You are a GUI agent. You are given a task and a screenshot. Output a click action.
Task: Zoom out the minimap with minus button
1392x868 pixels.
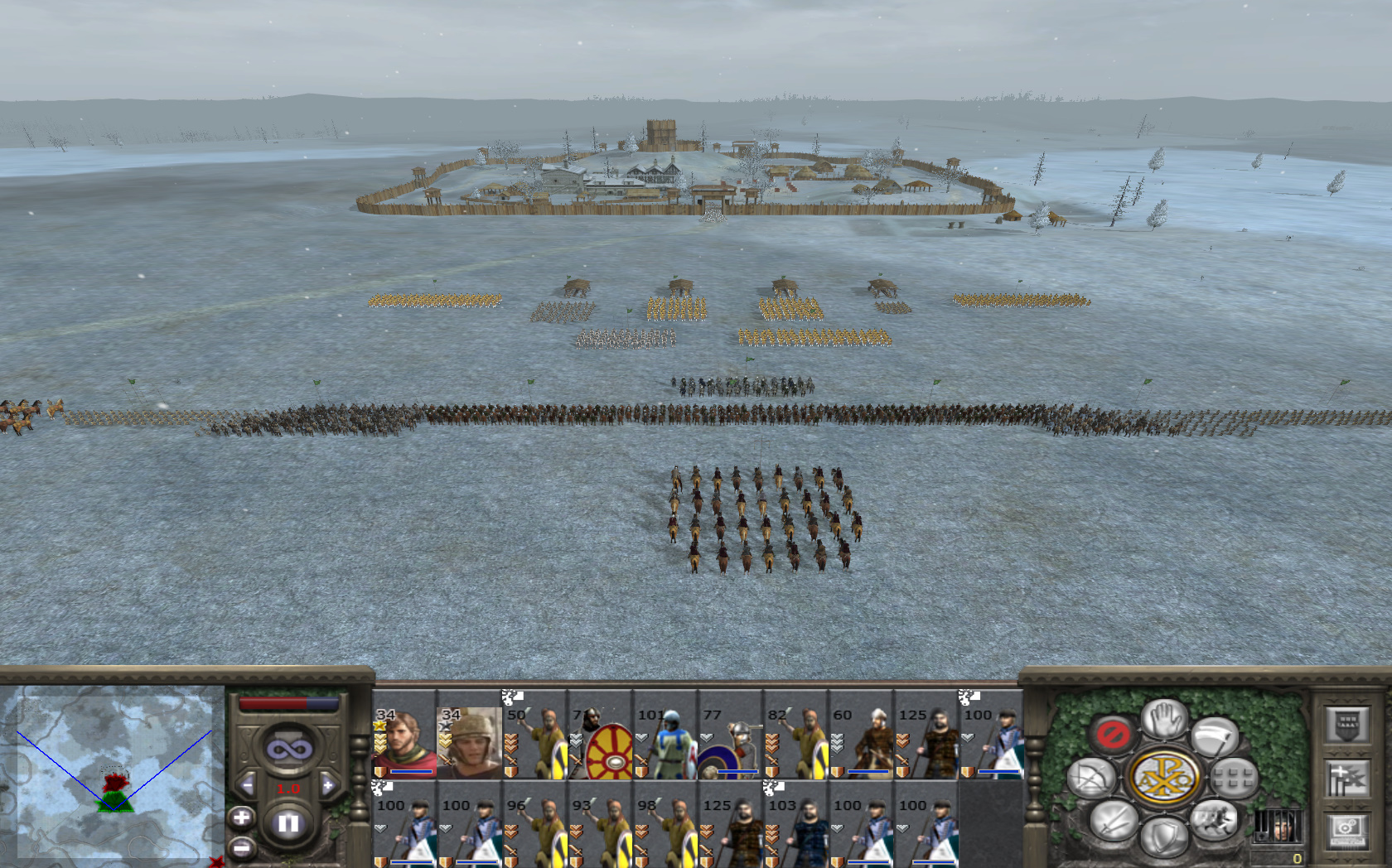[x=241, y=848]
